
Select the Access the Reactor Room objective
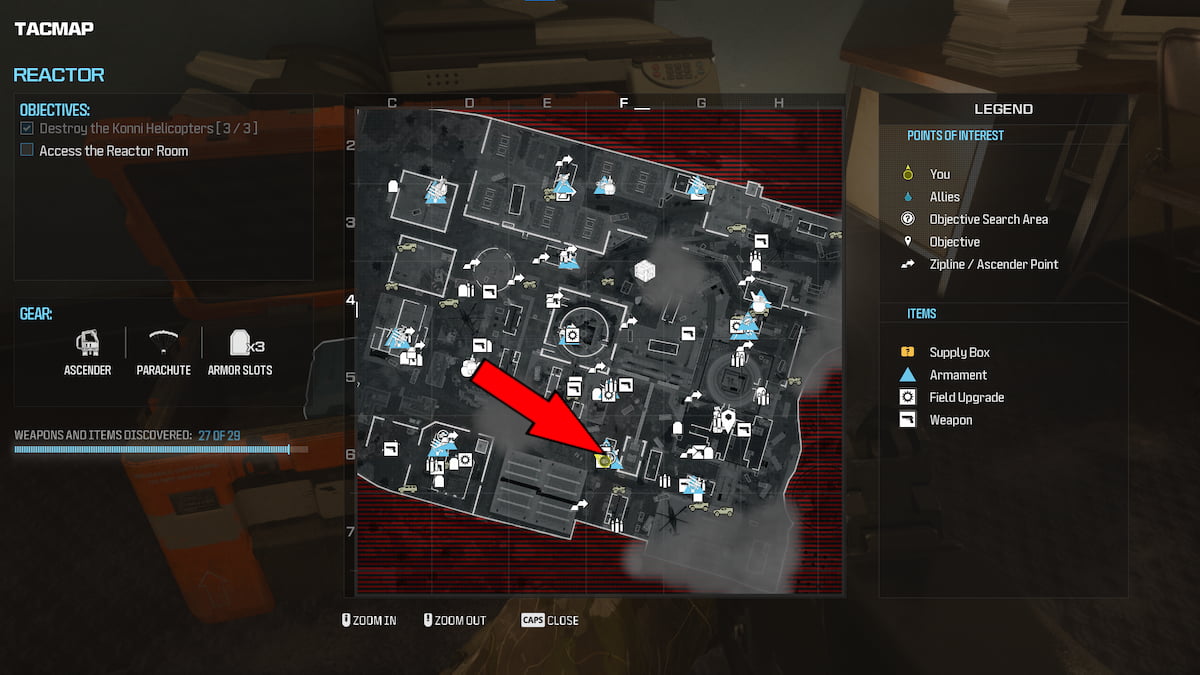coord(113,151)
